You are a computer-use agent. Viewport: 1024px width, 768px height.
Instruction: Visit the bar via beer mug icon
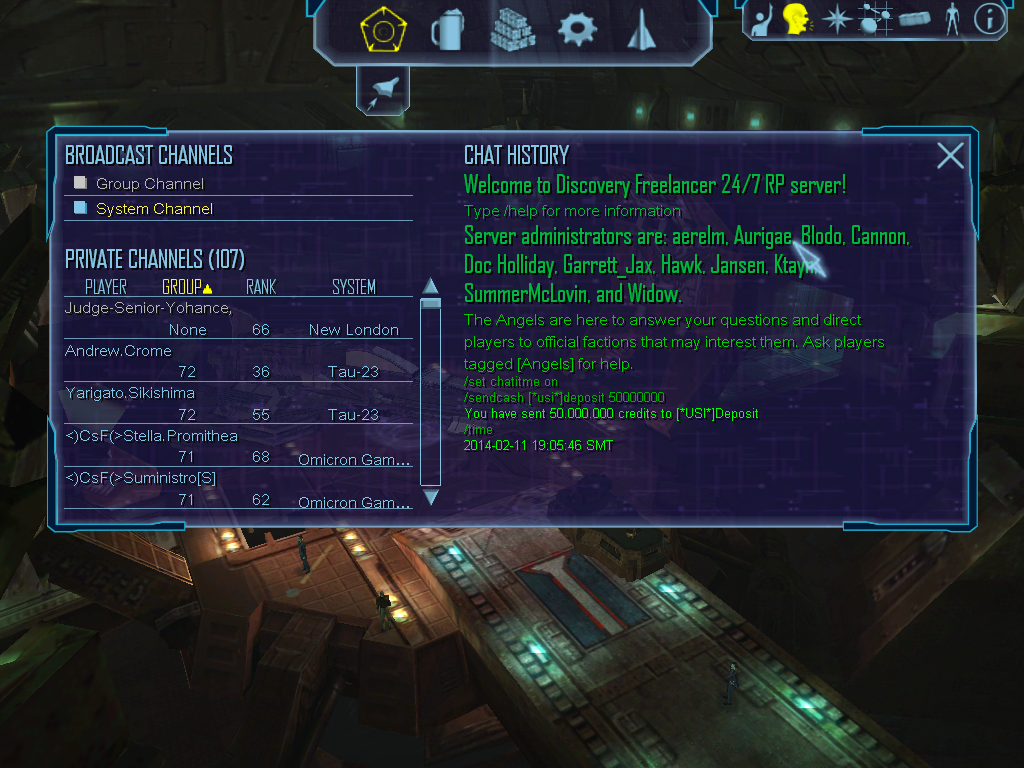[x=447, y=31]
